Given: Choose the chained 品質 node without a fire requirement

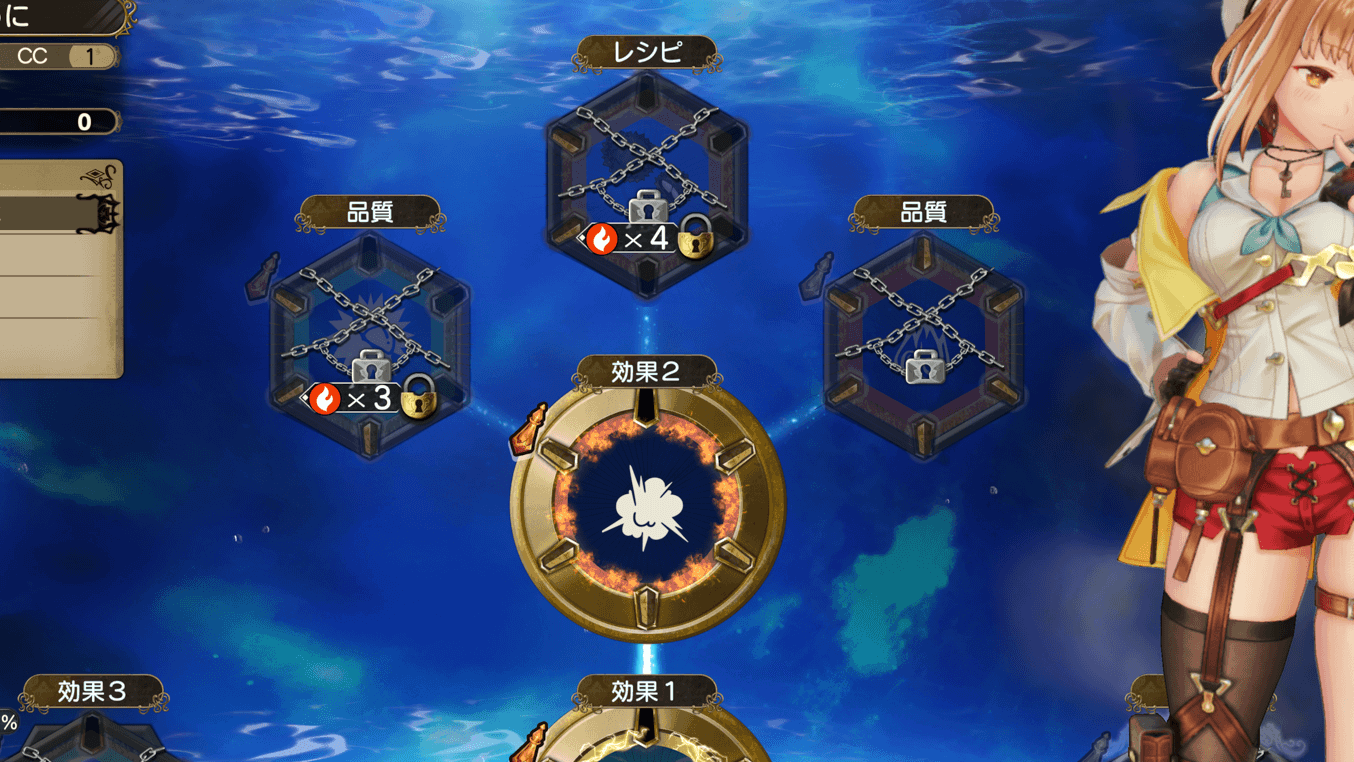Looking at the screenshot, I should (923, 340).
